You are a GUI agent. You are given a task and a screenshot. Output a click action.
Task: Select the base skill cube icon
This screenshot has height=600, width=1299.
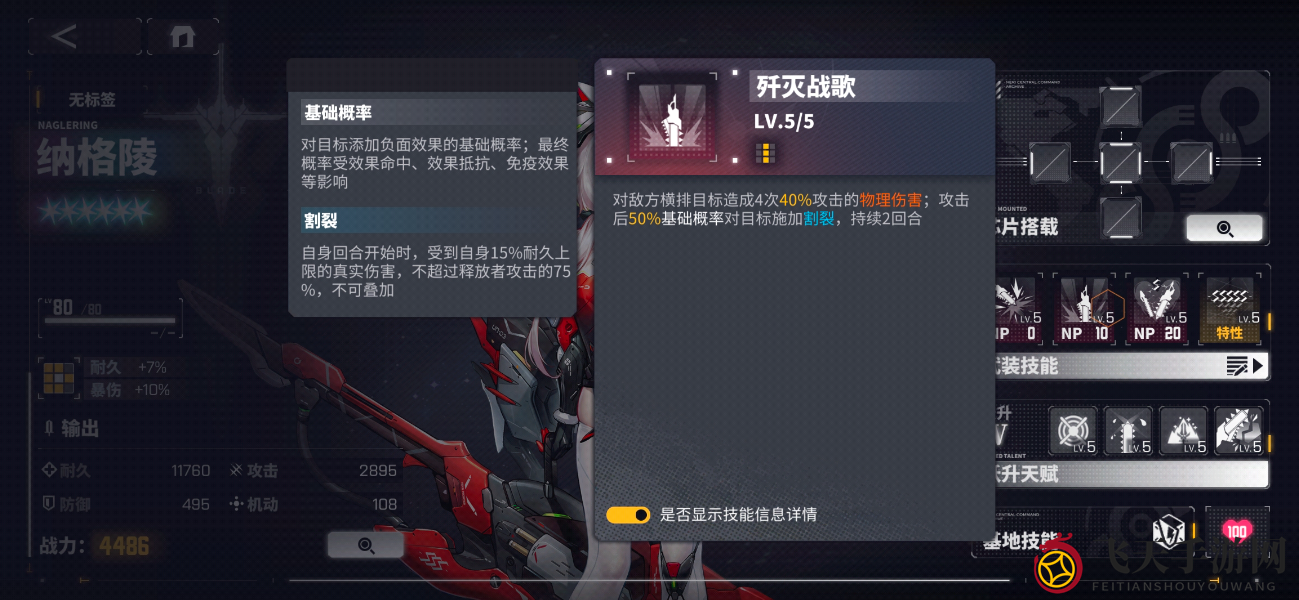(1168, 531)
